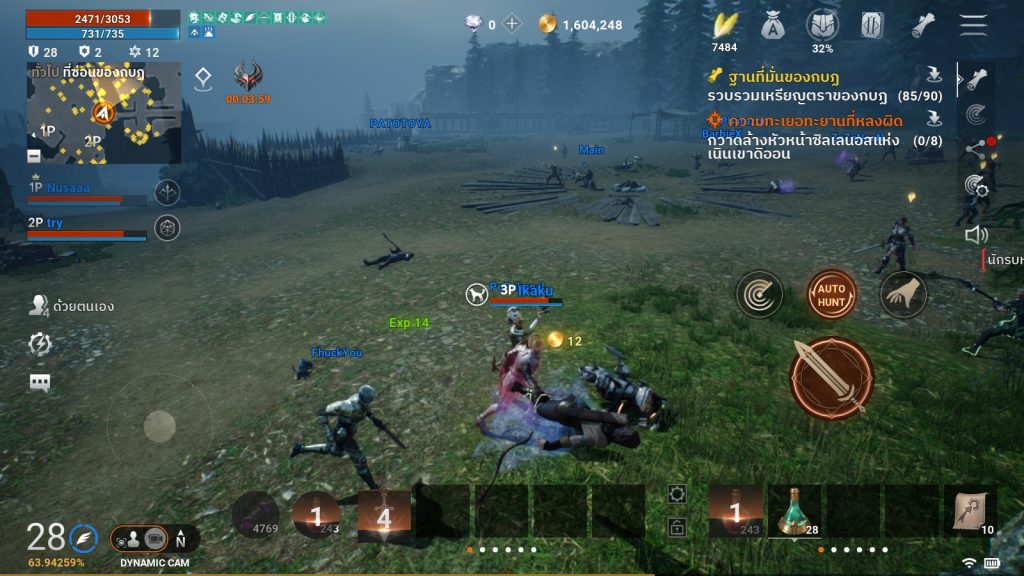
Task: Open the bag inventory icon
Action: (x=772, y=25)
